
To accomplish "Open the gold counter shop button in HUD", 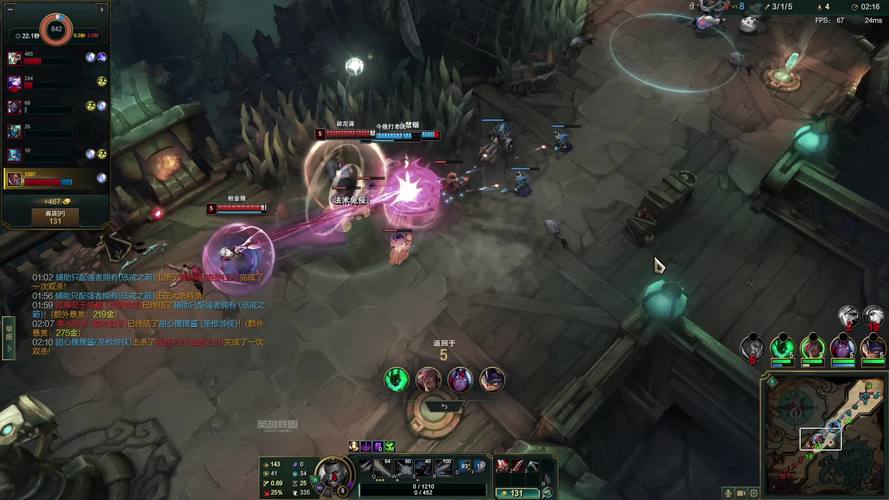I will tap(517, 492).
